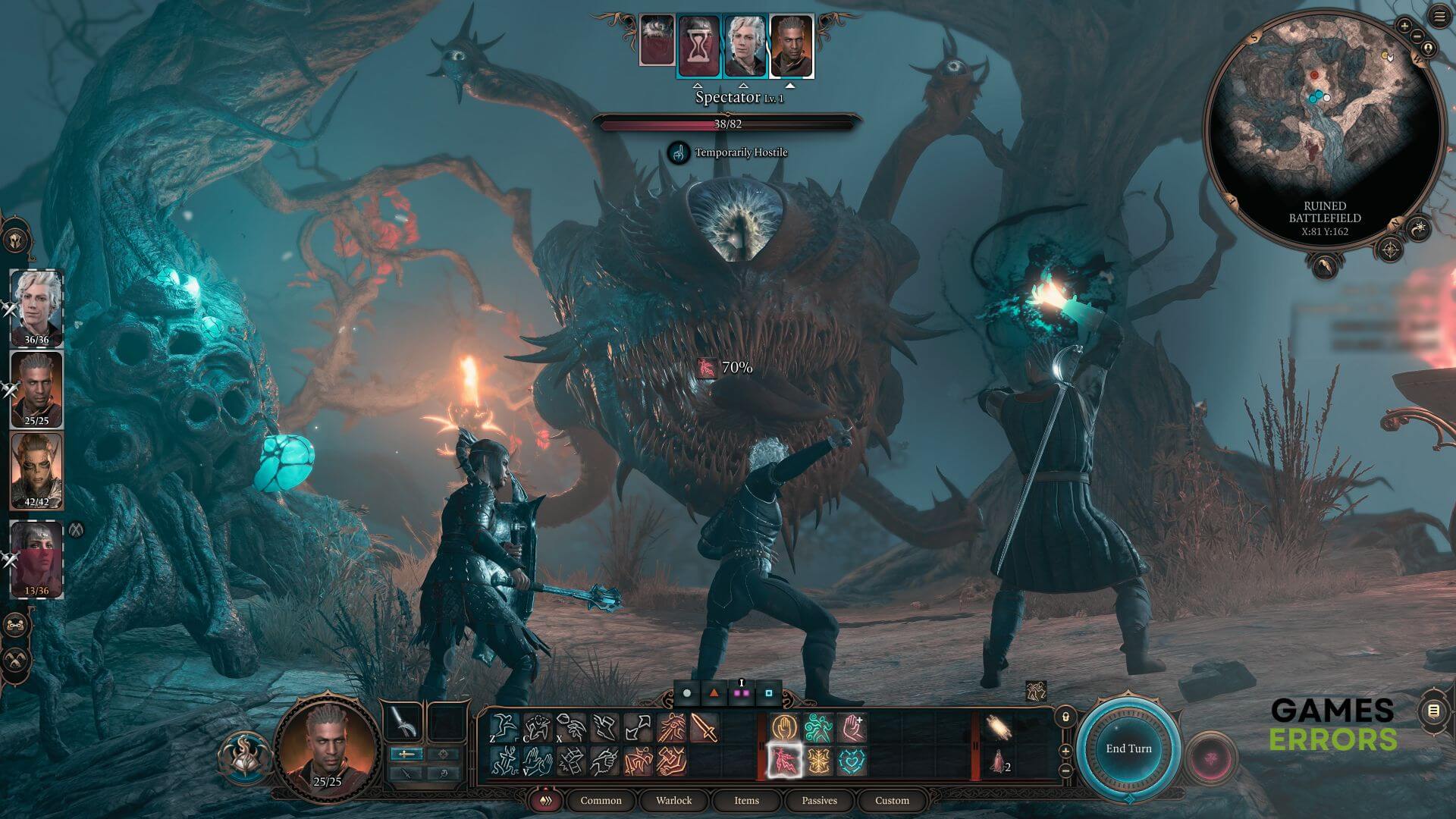Viewport: 1456px width, 819px height.
Task: Select the red-hooded party portrait showing 13/36
Action: pyautogui.click(x=36, y=559)
